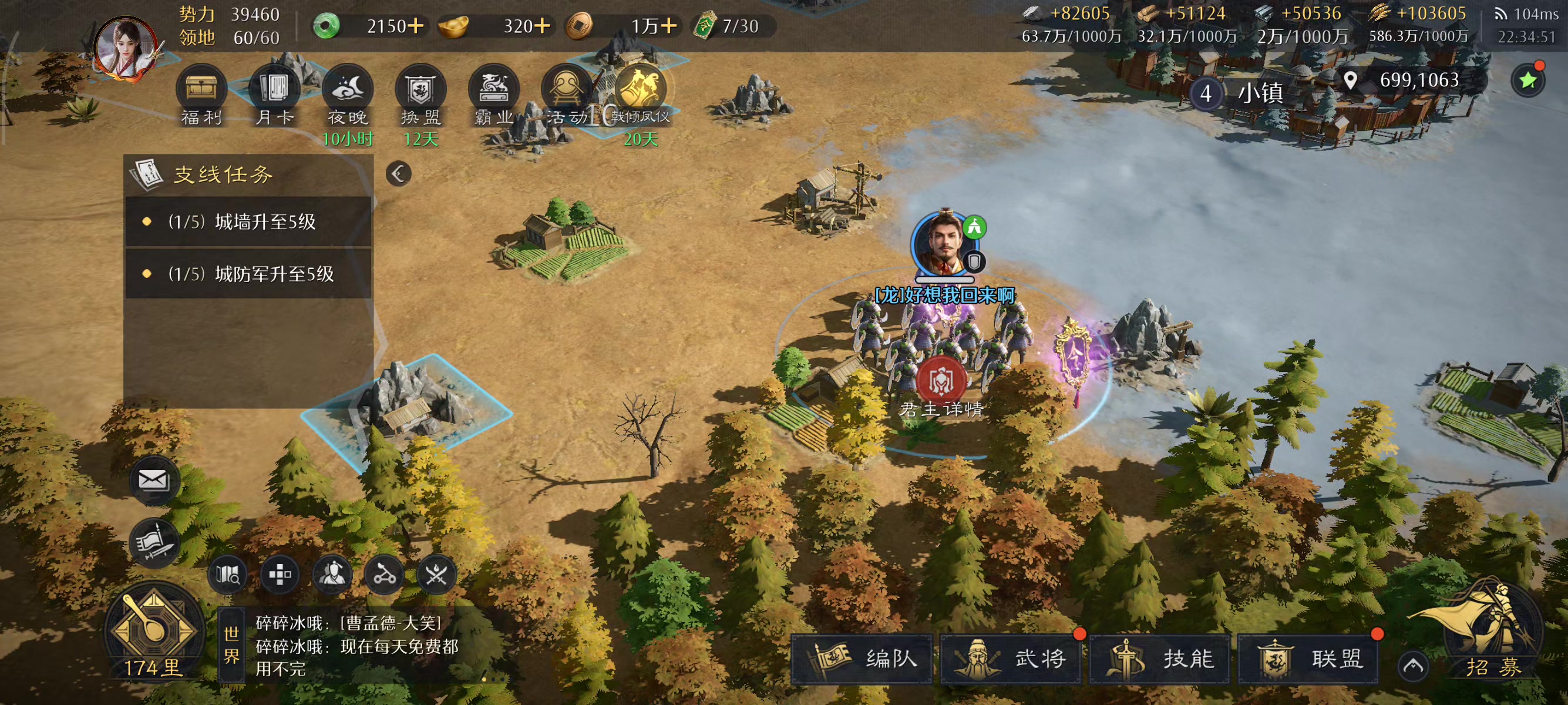The image size is (1568, 705).
Task: Open the 活动 events menu
Action: (566, 91)
